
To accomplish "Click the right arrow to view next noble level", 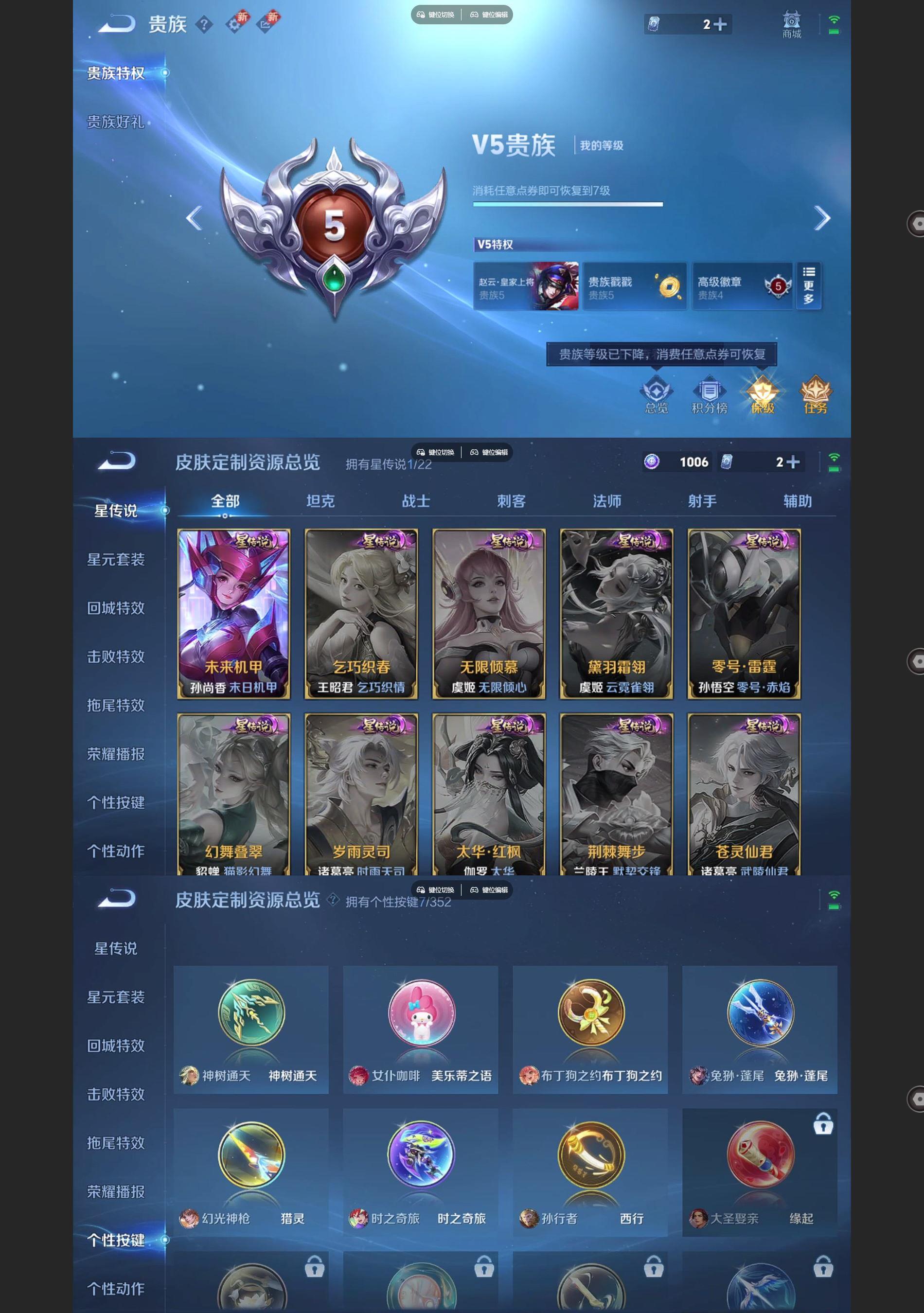I will tap(823, 218).
